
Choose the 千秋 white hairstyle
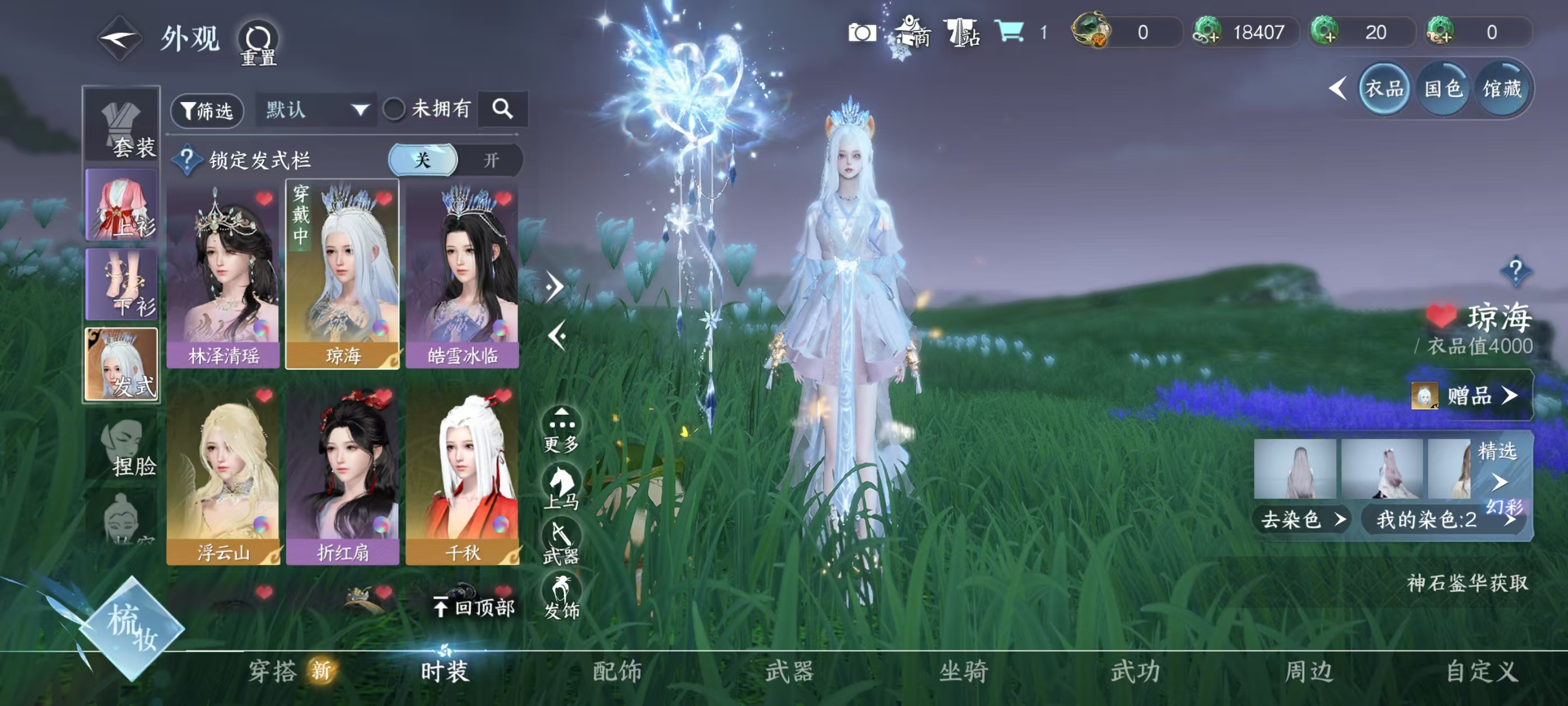(x=462, y=474)
